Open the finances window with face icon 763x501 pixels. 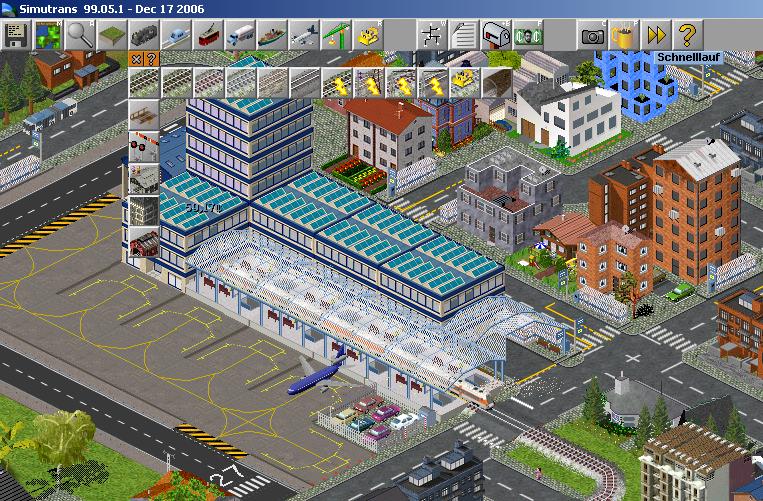click(x=528, y=34)
